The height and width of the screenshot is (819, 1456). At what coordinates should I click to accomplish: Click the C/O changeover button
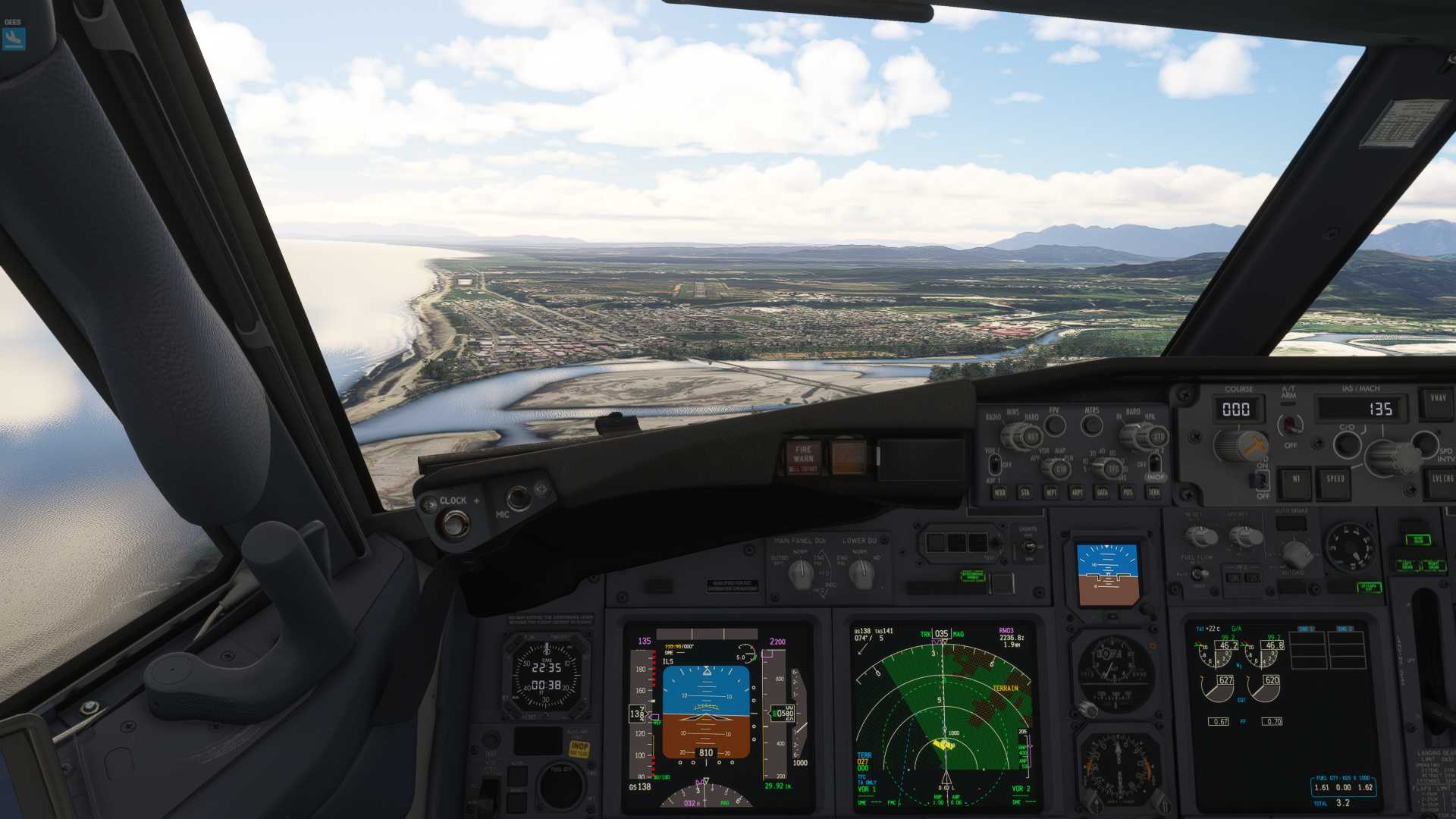tap(1347, 444)
